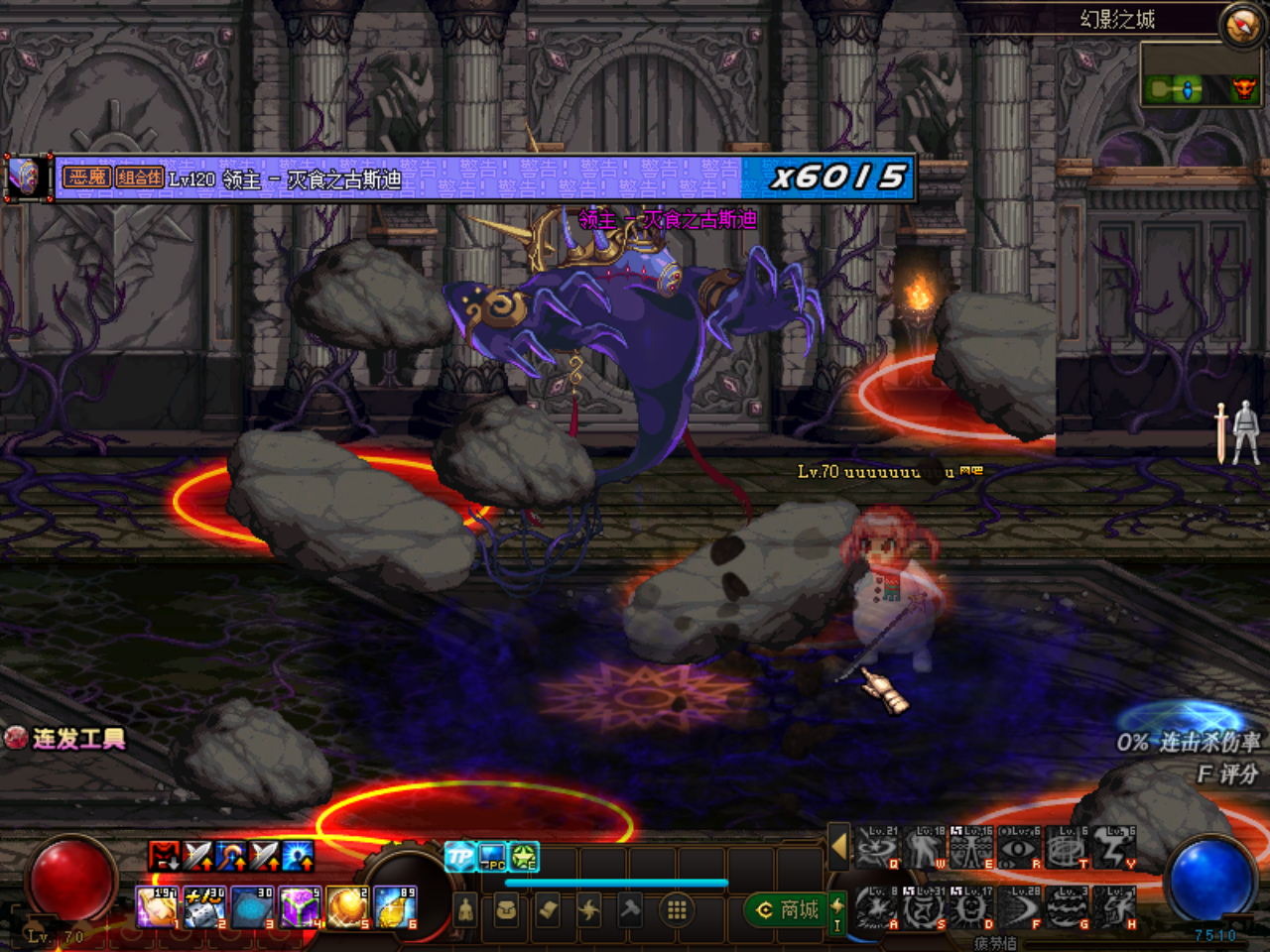Activate the lightning skill on hotkey Y
Viewport: 1270px width, 952px height.
point(1114,849)
